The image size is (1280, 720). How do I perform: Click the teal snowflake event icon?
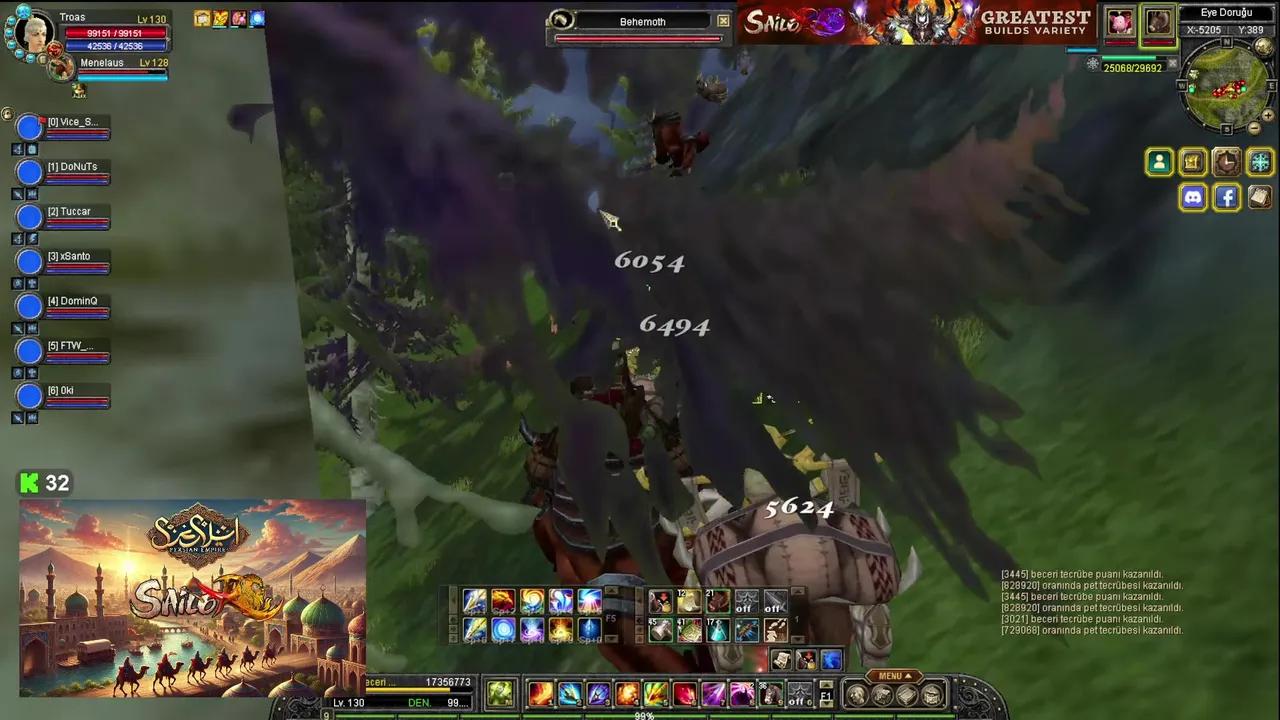[1260, 162]
